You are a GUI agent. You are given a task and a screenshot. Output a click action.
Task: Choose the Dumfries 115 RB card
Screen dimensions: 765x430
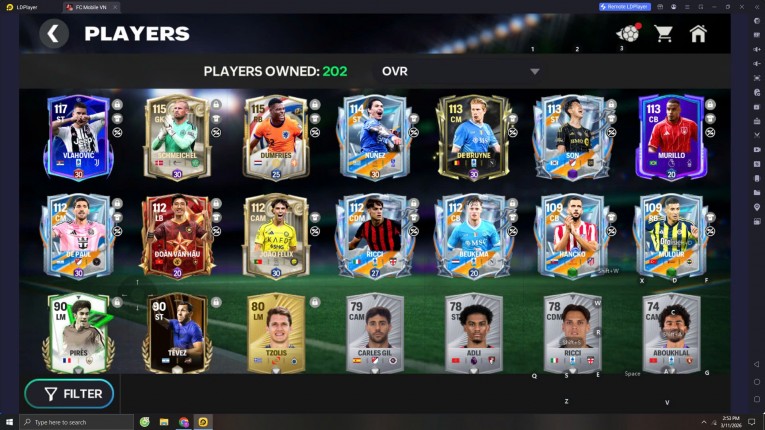pyautogui.click(x=276, y=137)
